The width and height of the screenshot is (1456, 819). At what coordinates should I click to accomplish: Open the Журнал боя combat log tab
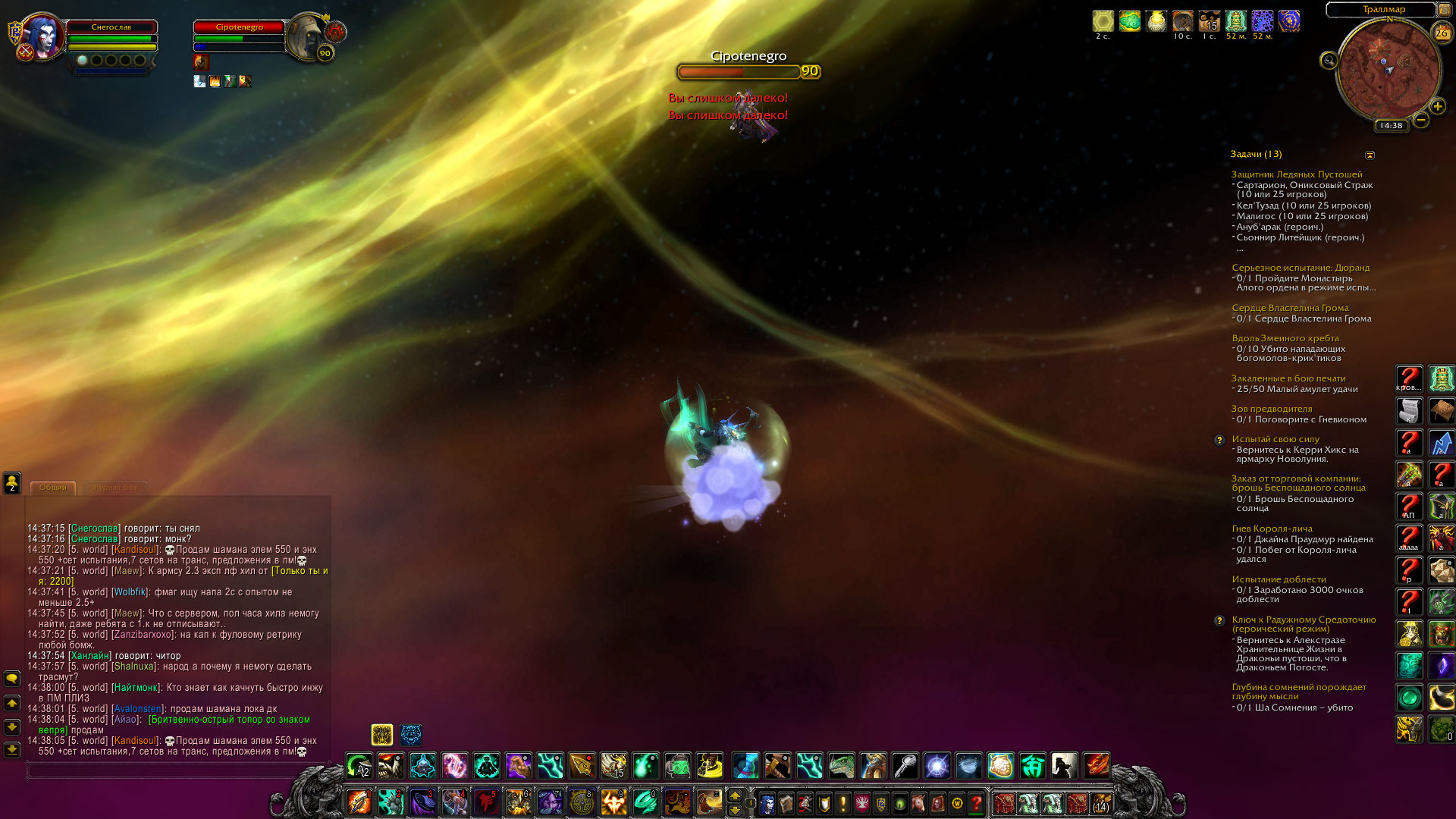[115, 488]
